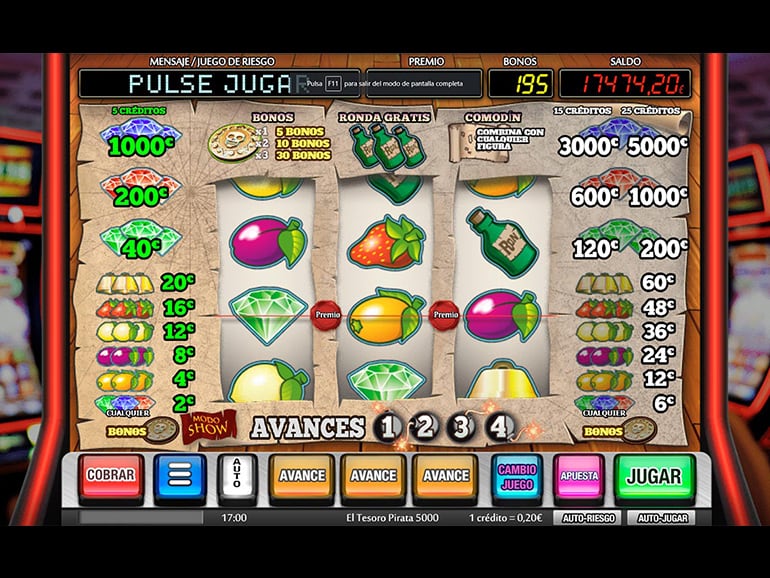Switch game with CAMBIO JUEGO

click(x=516, y=476)
